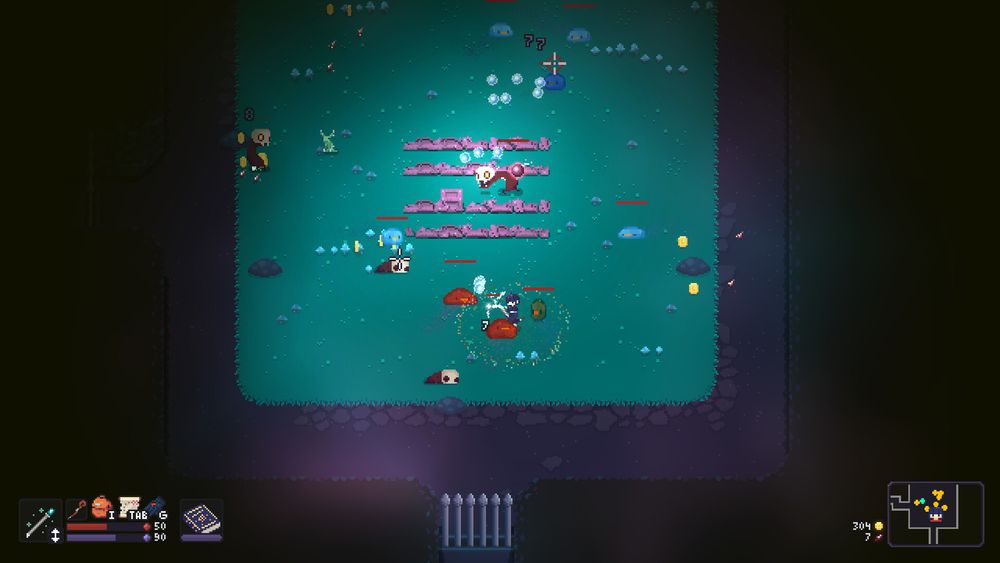The image size is (1000, 563).
Task: Open the orange backpack inventory
Action: tap(101, 507)
